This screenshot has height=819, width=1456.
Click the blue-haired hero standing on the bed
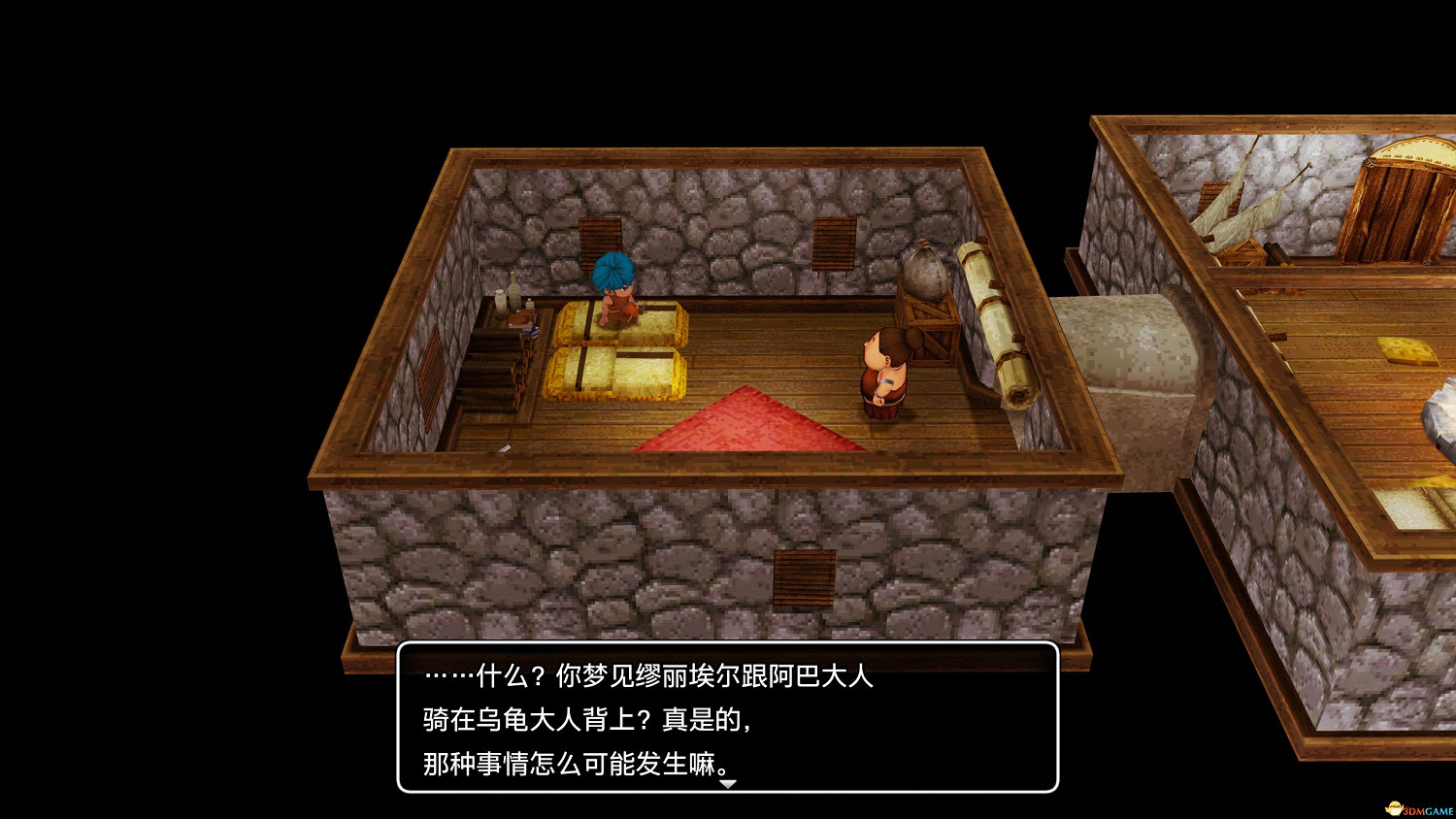click(614, 291)
